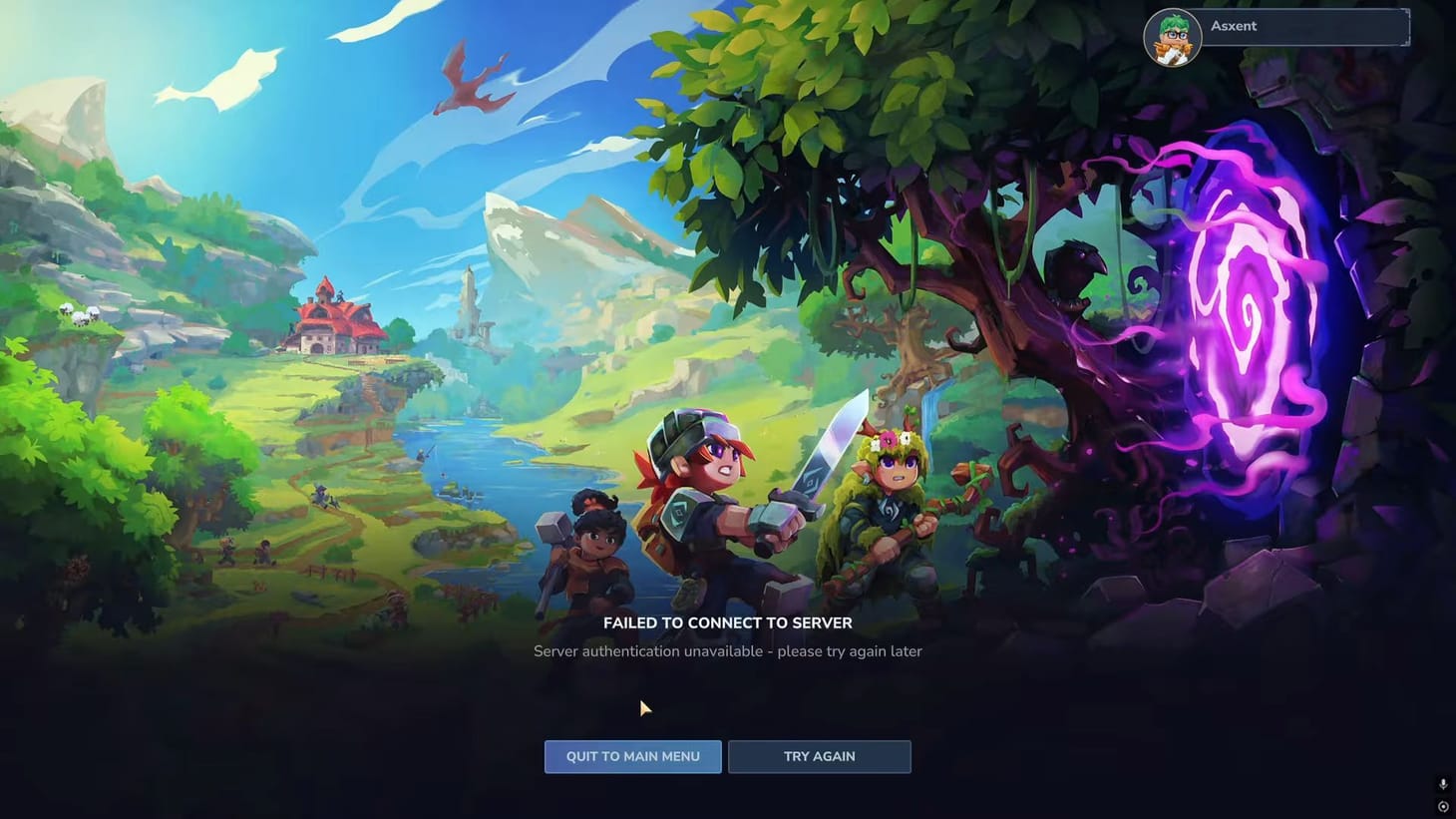Click the mic icon above the status dot
1456x819 pixels.
(x=1442, y=784)
